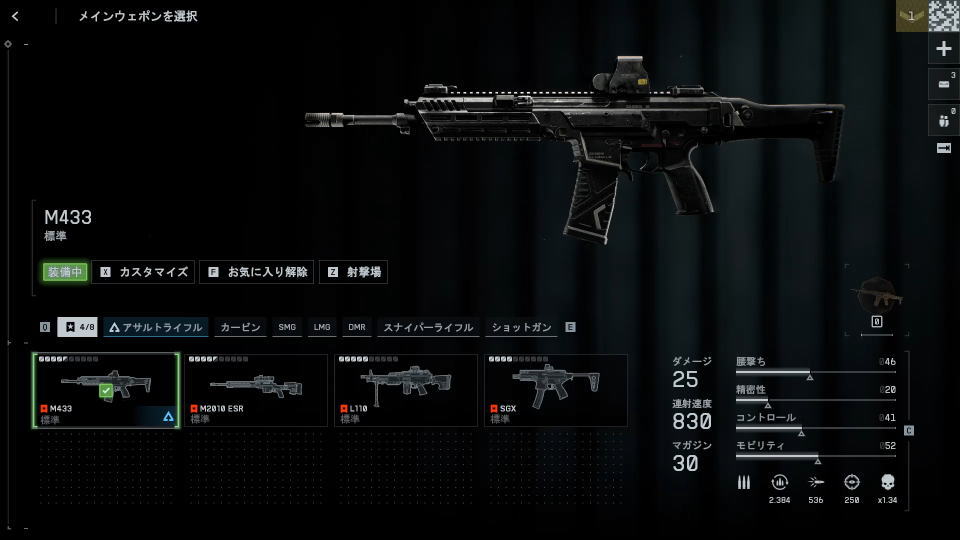Viewport: 960px width, 540px height.
Task: Select the ショットガン tab
Action: [522, 327]
